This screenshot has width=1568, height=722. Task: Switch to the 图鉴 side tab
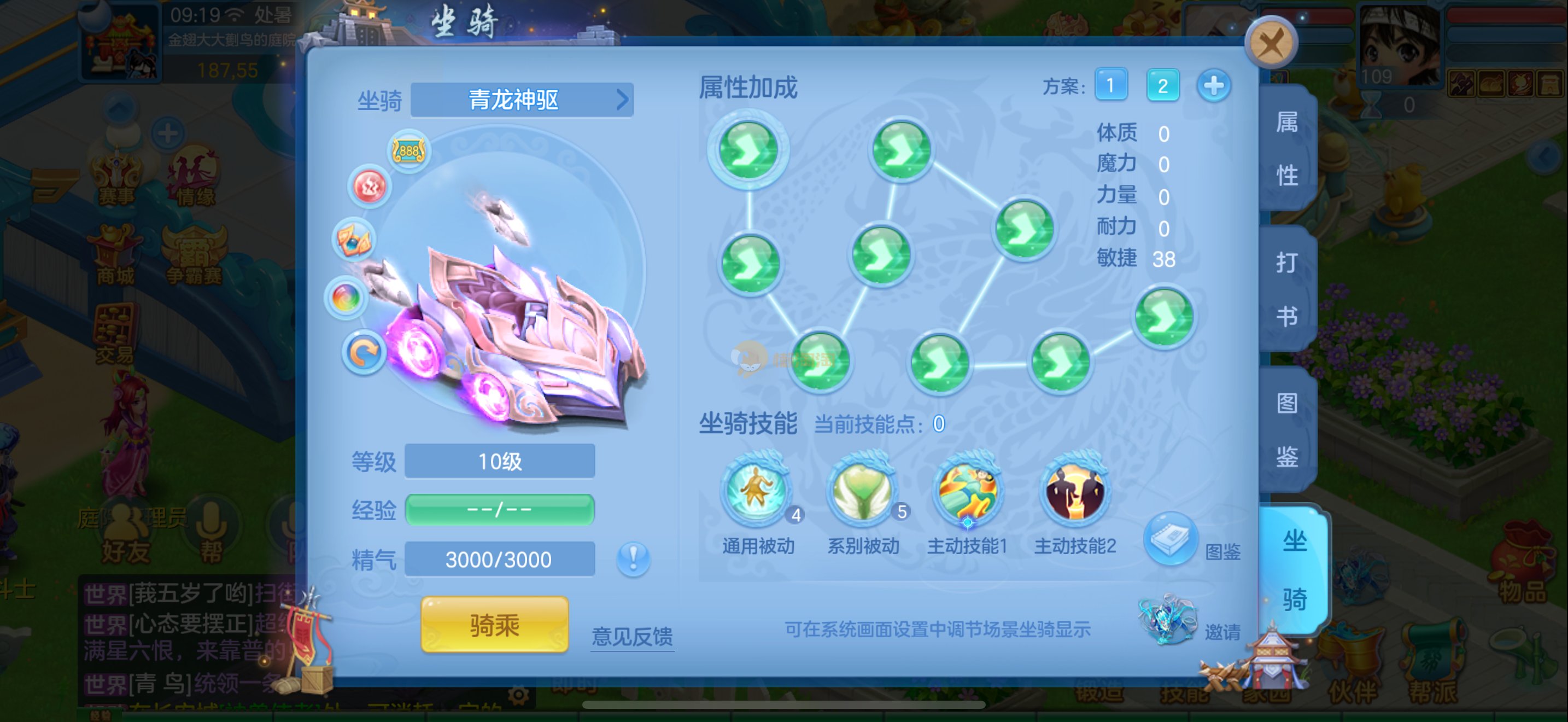[x=1287, y=429]
